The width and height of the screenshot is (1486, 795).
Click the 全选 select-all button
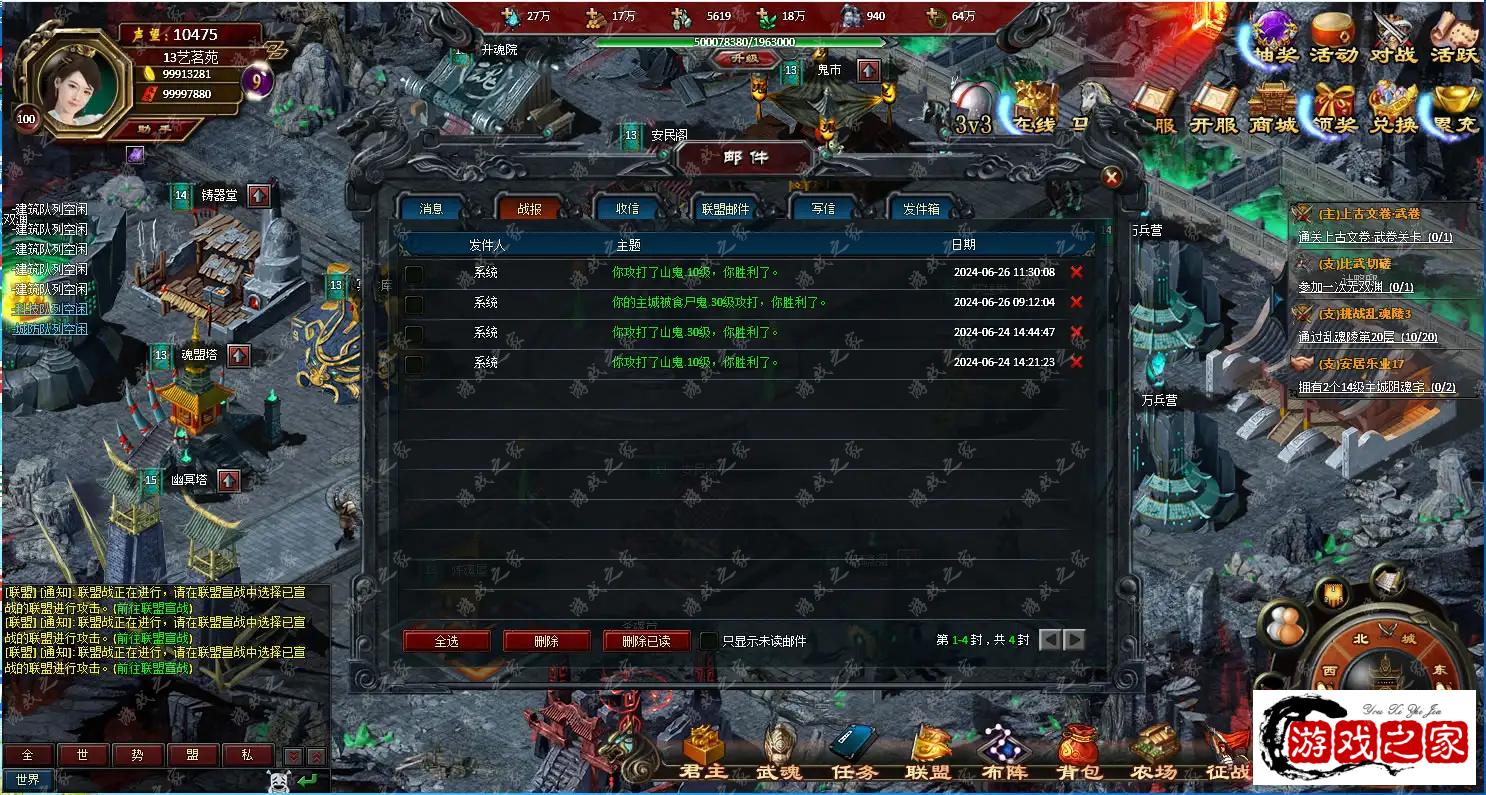[446, 641]
